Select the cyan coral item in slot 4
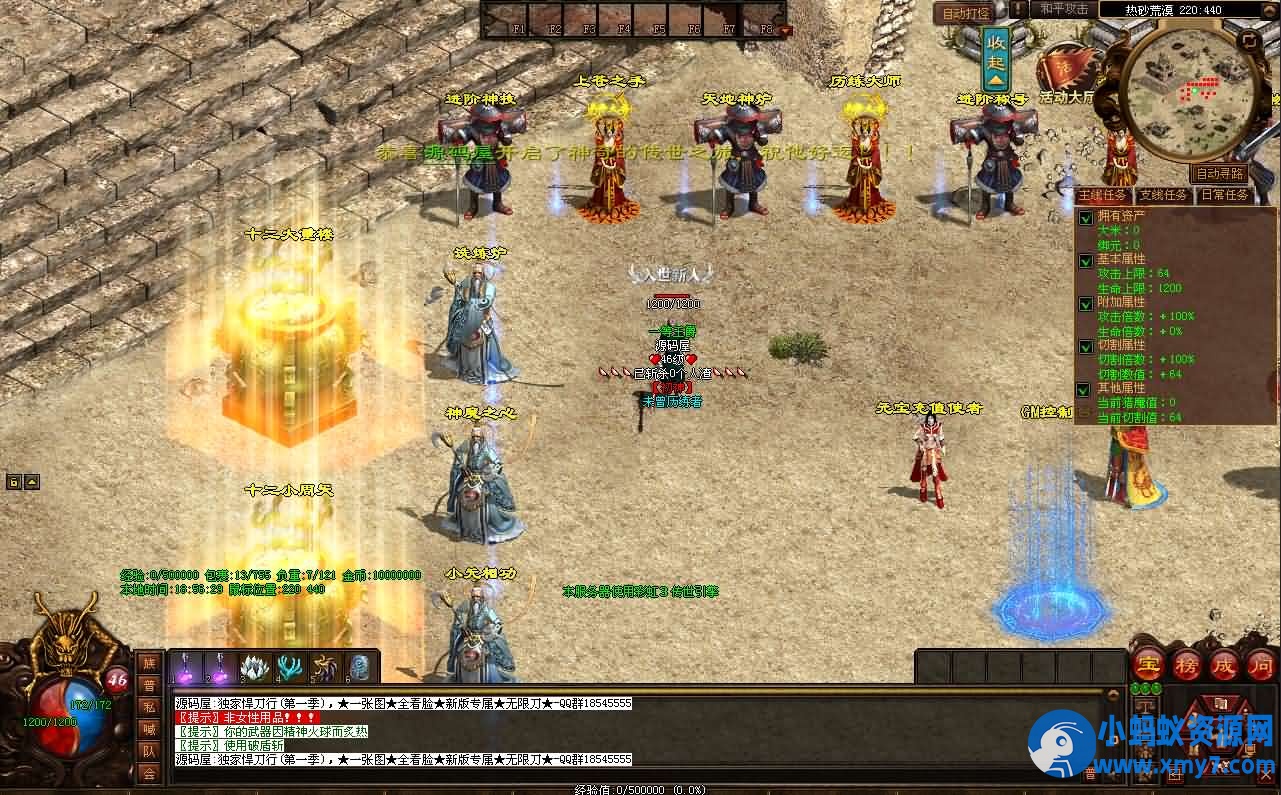 pos(290,667)
